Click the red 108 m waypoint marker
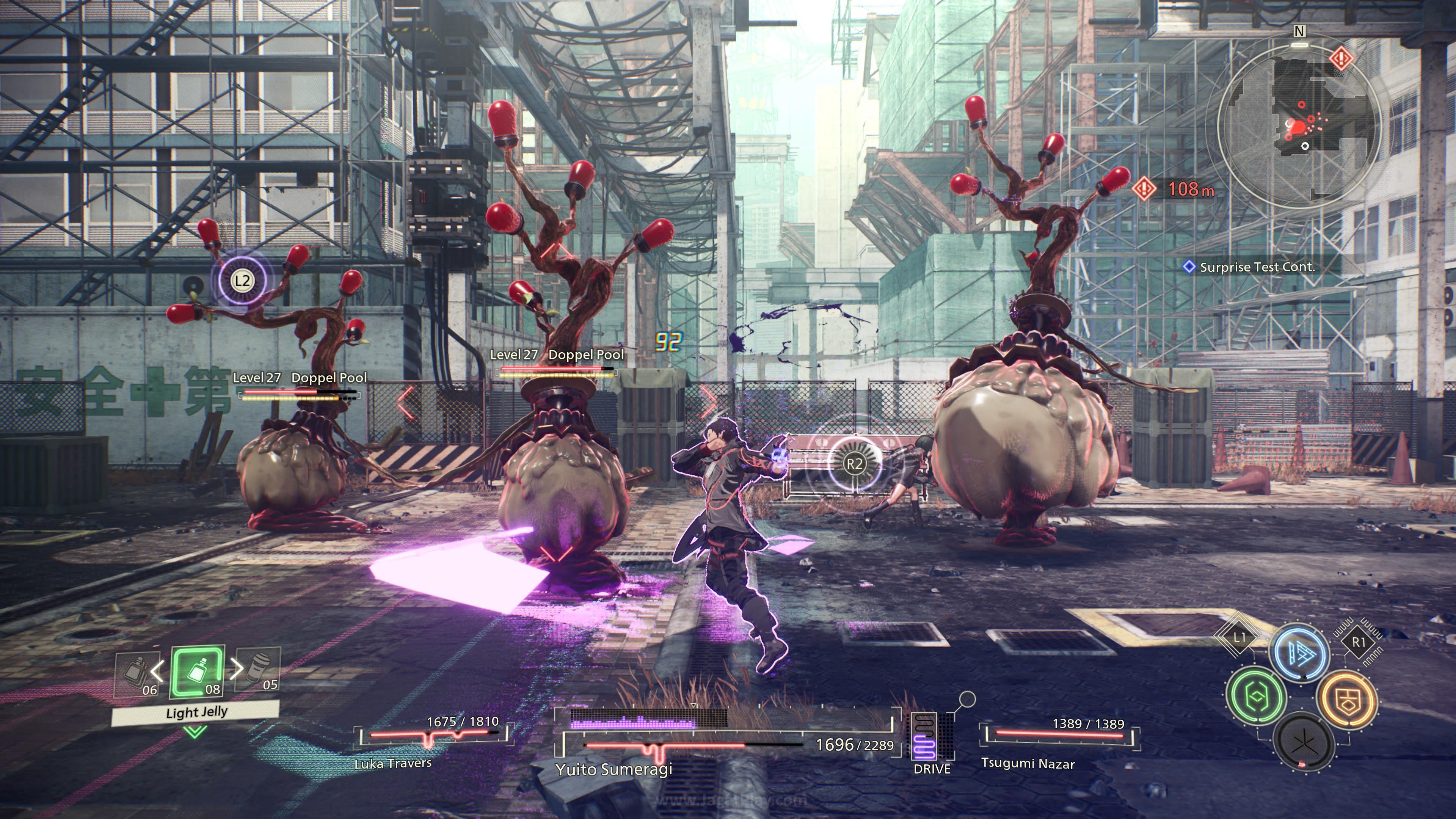The image size is (1456, 819). pos(1145,188)
